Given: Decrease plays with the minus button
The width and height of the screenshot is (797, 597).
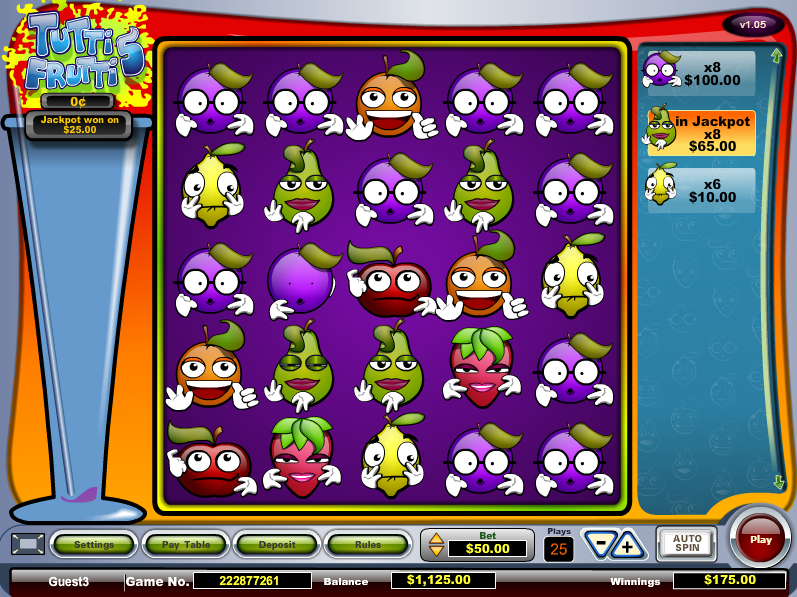Looking at the screenshot, I should click(x=599, y=545).
